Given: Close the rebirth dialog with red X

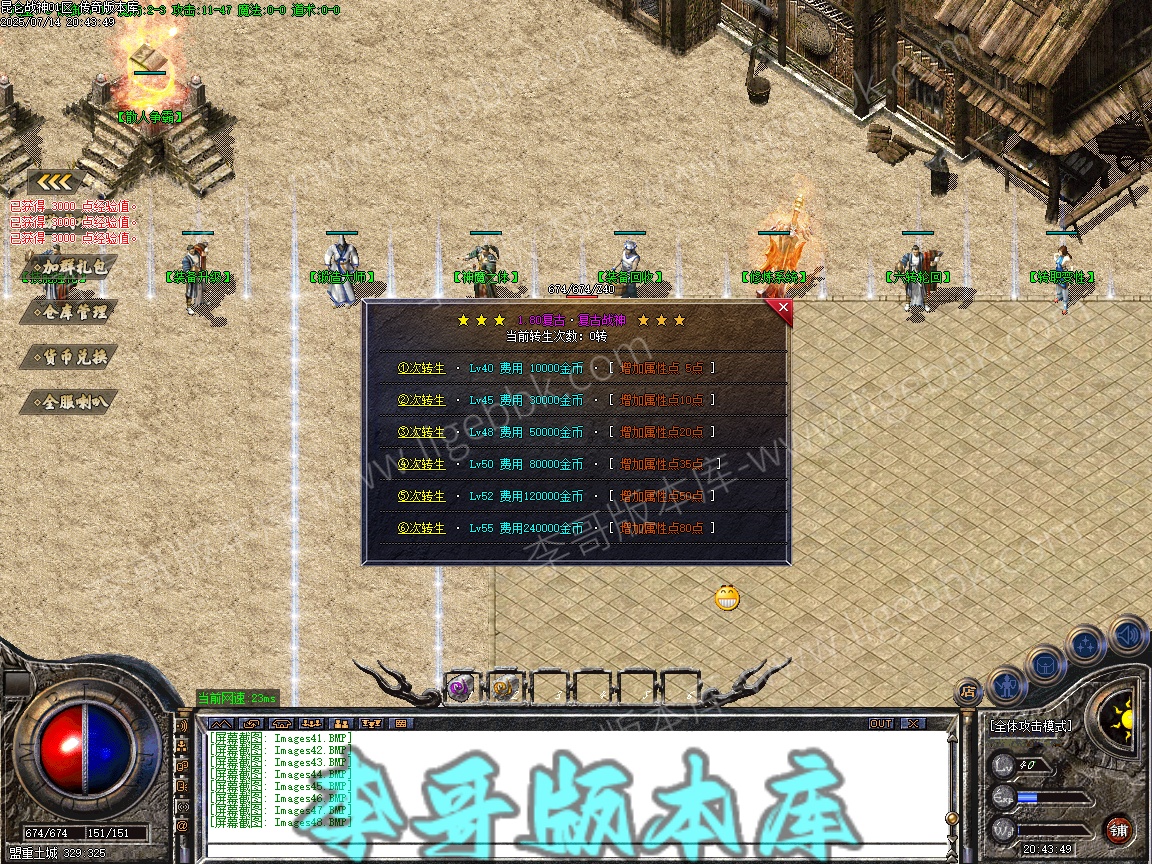Looking at the screenshot, I should pyautogui.click(x=783, y=308).
